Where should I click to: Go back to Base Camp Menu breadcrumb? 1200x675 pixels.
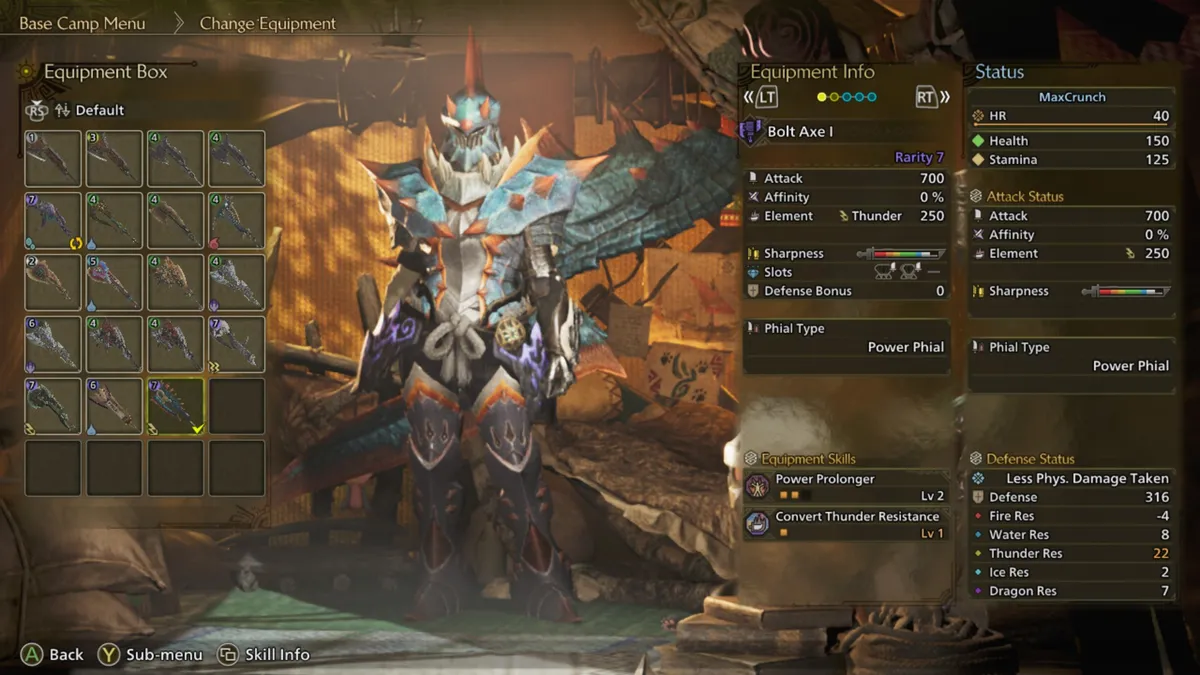coord(82,23)
